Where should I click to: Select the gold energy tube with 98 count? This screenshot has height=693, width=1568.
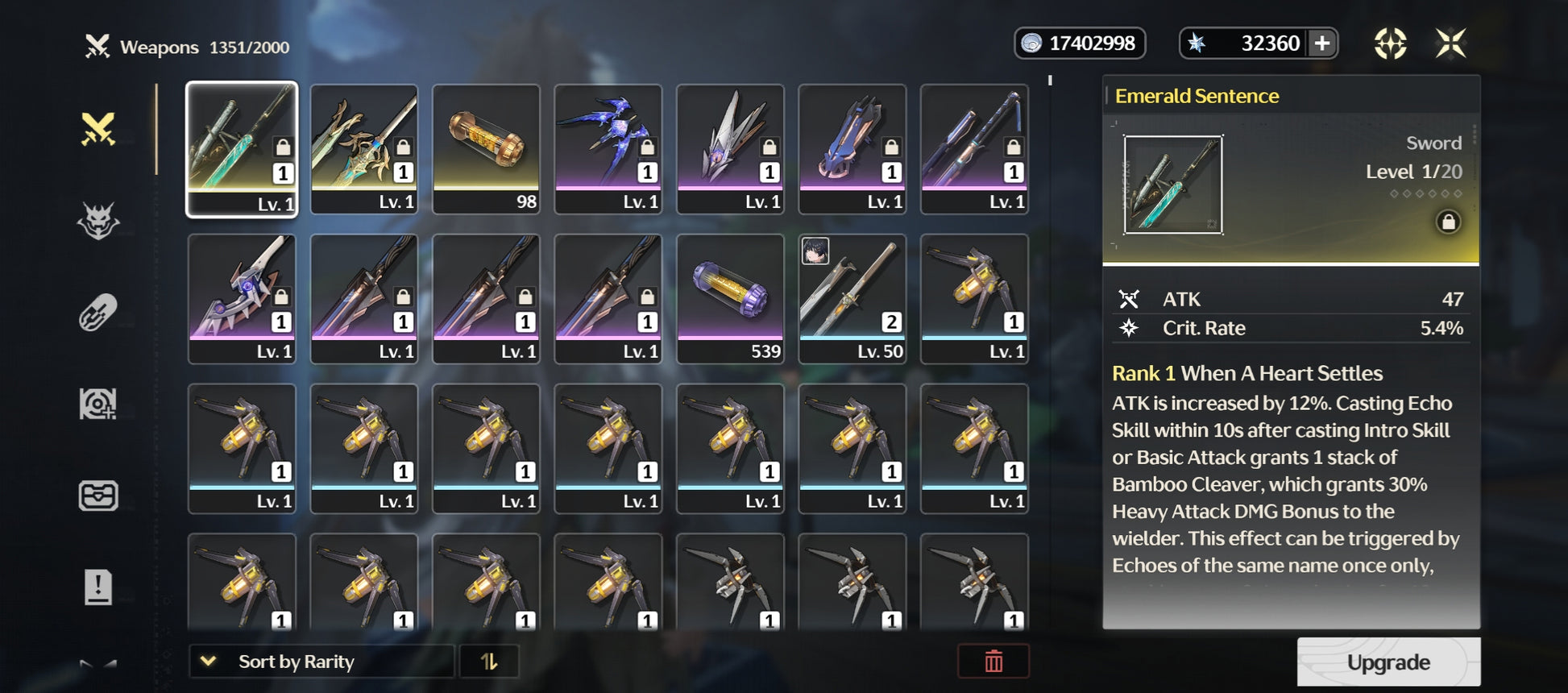coord(486,149)
